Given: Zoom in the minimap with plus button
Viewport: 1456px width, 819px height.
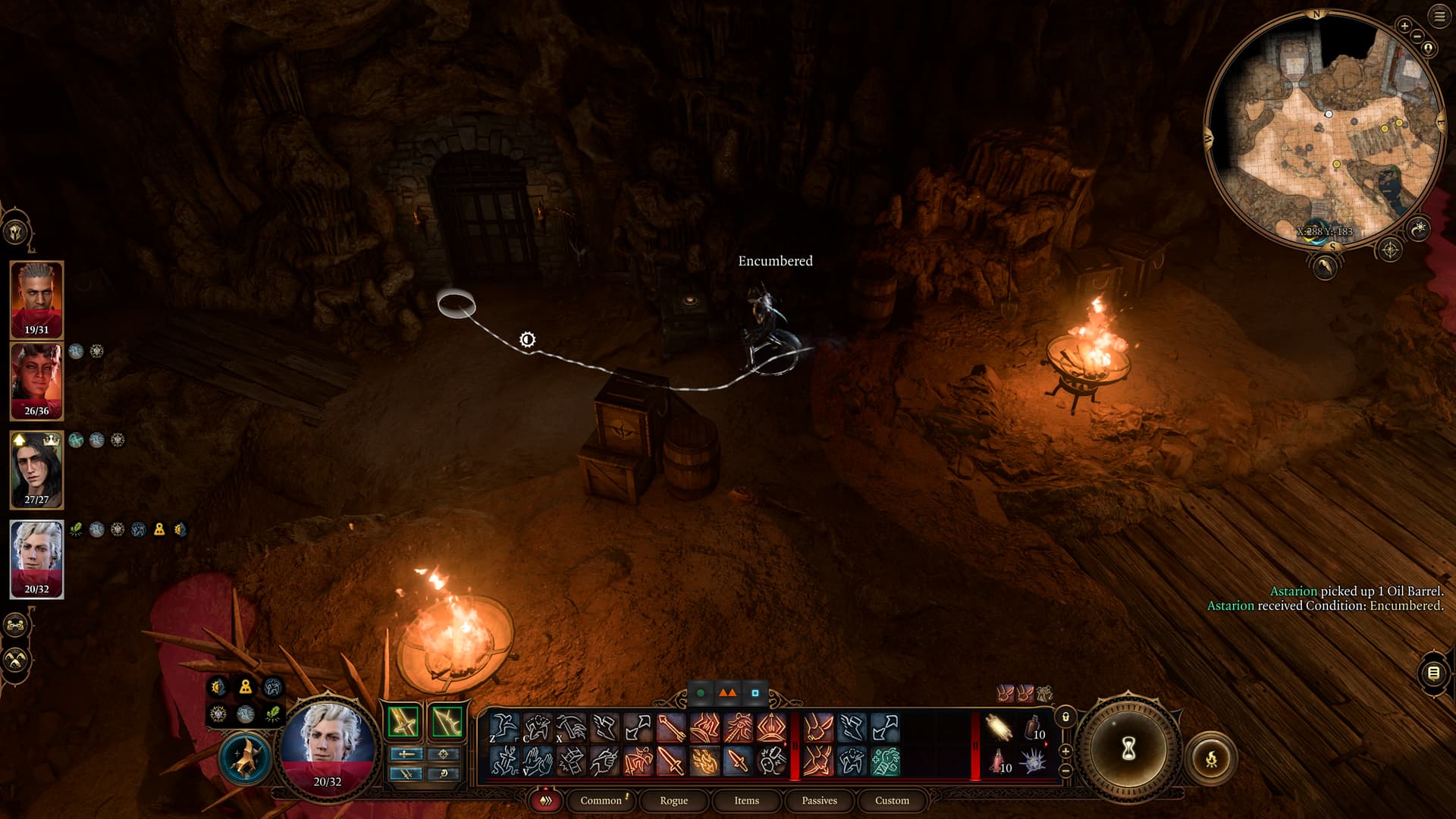Looking at the screenshot, I should pos(1404,26).
